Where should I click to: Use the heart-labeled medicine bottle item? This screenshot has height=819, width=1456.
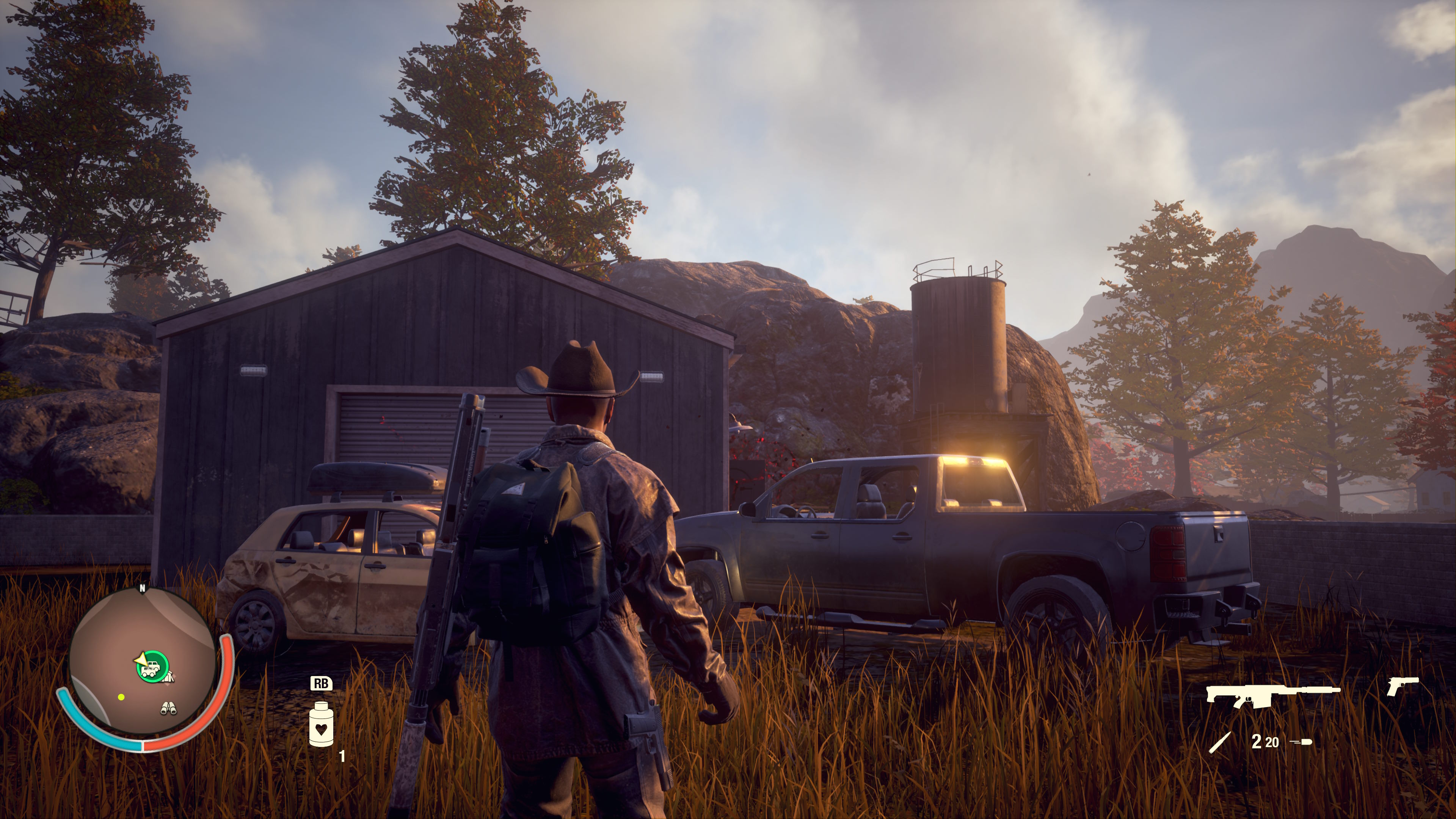point(321,724)
